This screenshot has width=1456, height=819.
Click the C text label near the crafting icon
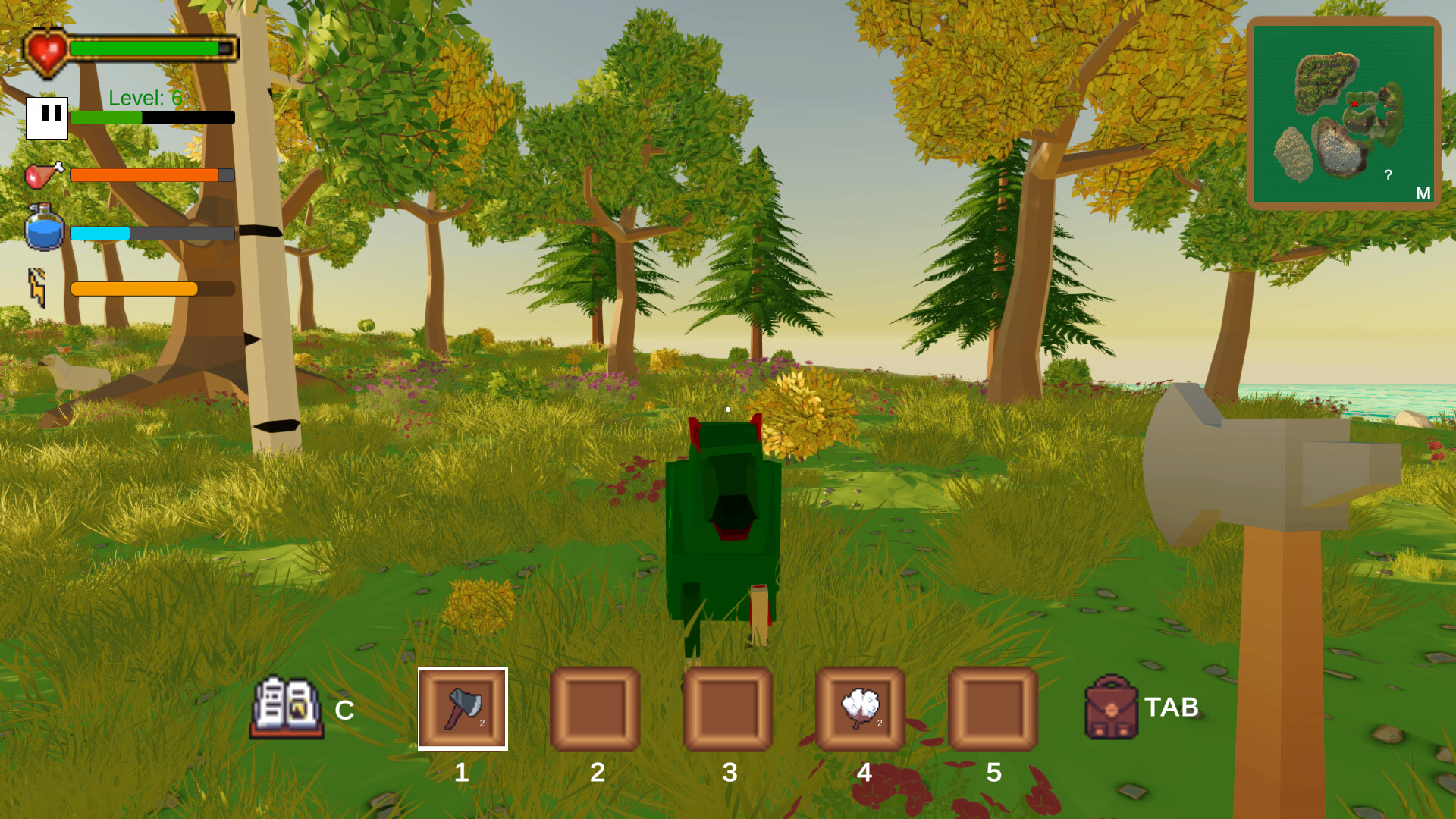pyautogui.click(x=346, y=711)
